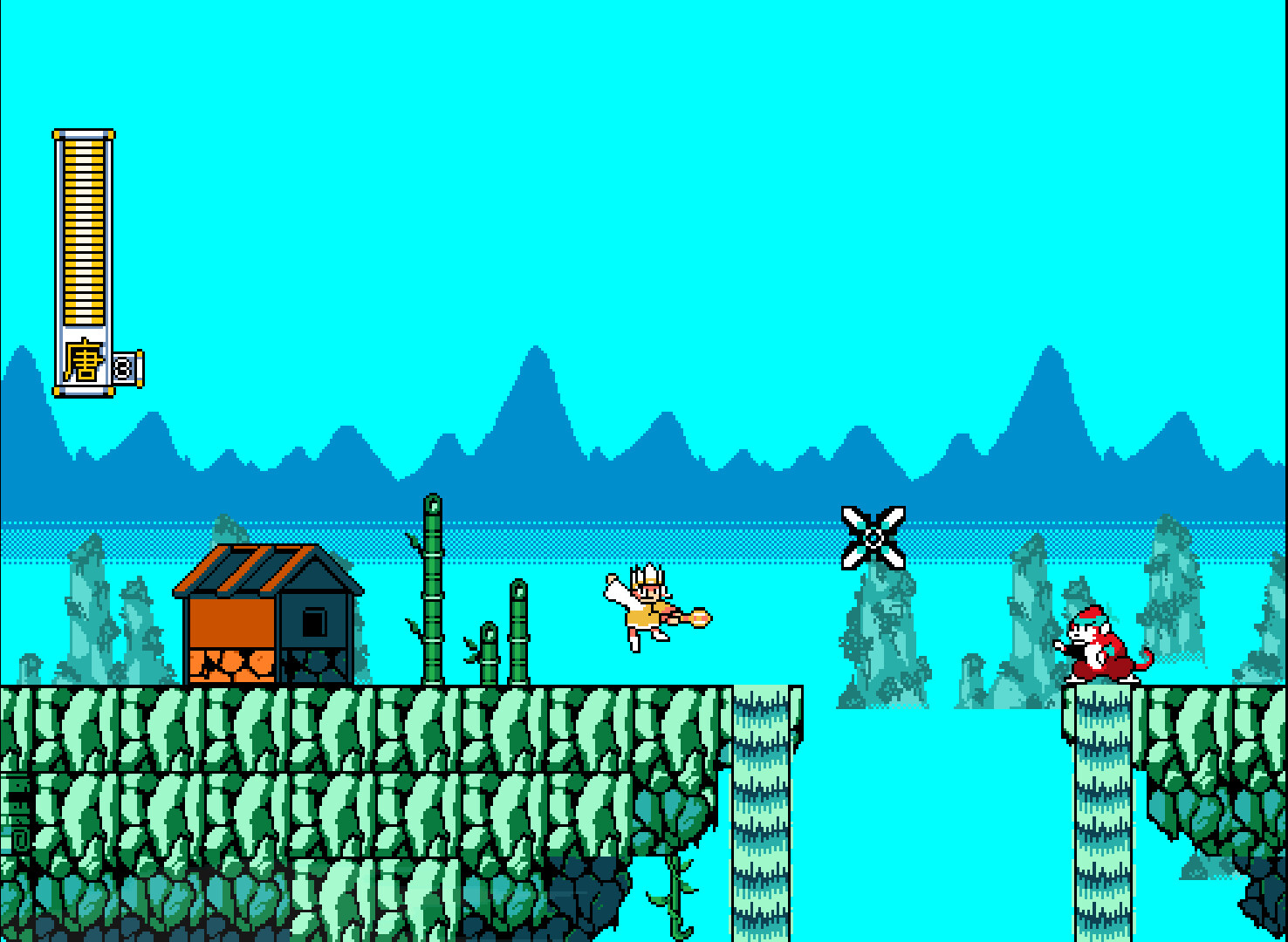This screenshot has height=942, width=1288.
Task: Click the fireball at the hero's staff tip
Action: tap(700, 617)
